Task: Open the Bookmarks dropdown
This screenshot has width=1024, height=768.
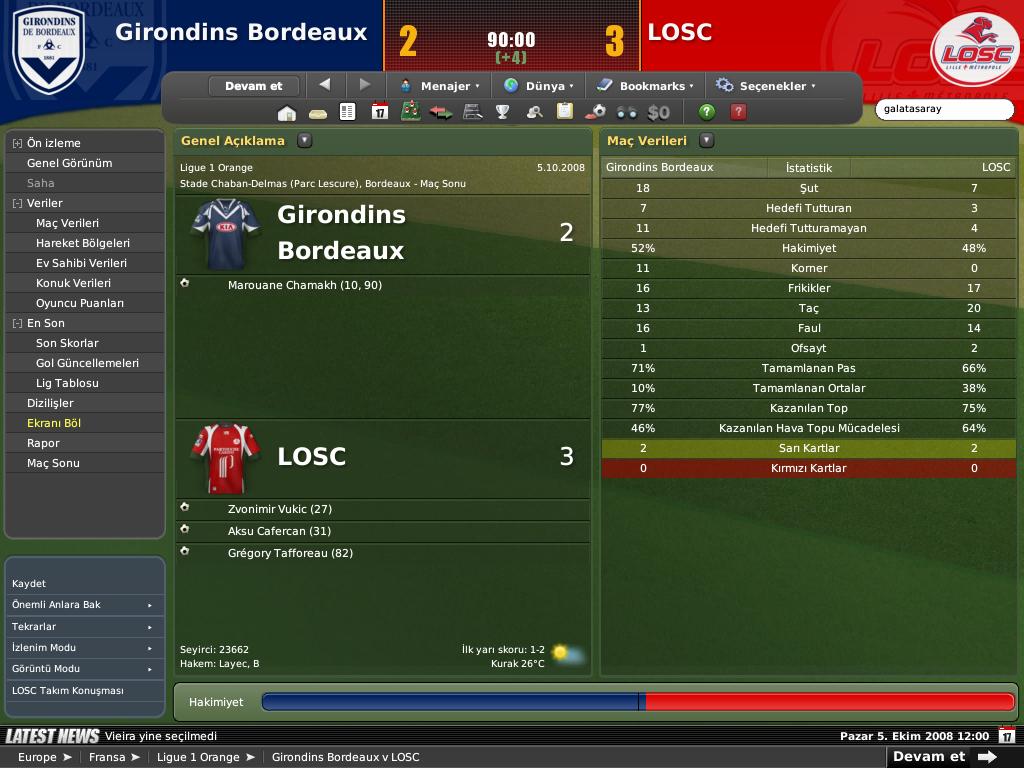Action: pyautogui.click(x=644, y=86)
